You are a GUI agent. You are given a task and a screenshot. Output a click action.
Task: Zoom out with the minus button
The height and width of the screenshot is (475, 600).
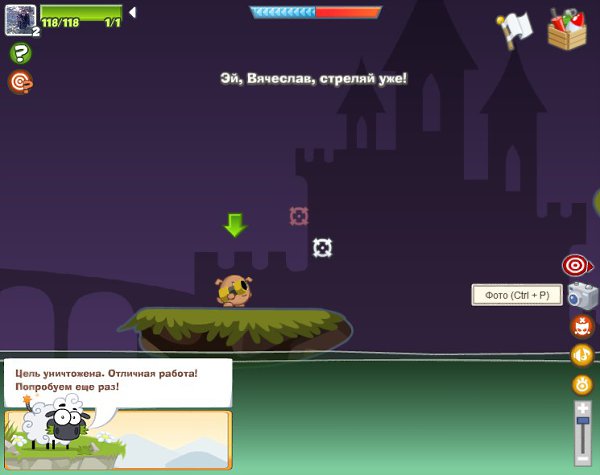point(582,463)
